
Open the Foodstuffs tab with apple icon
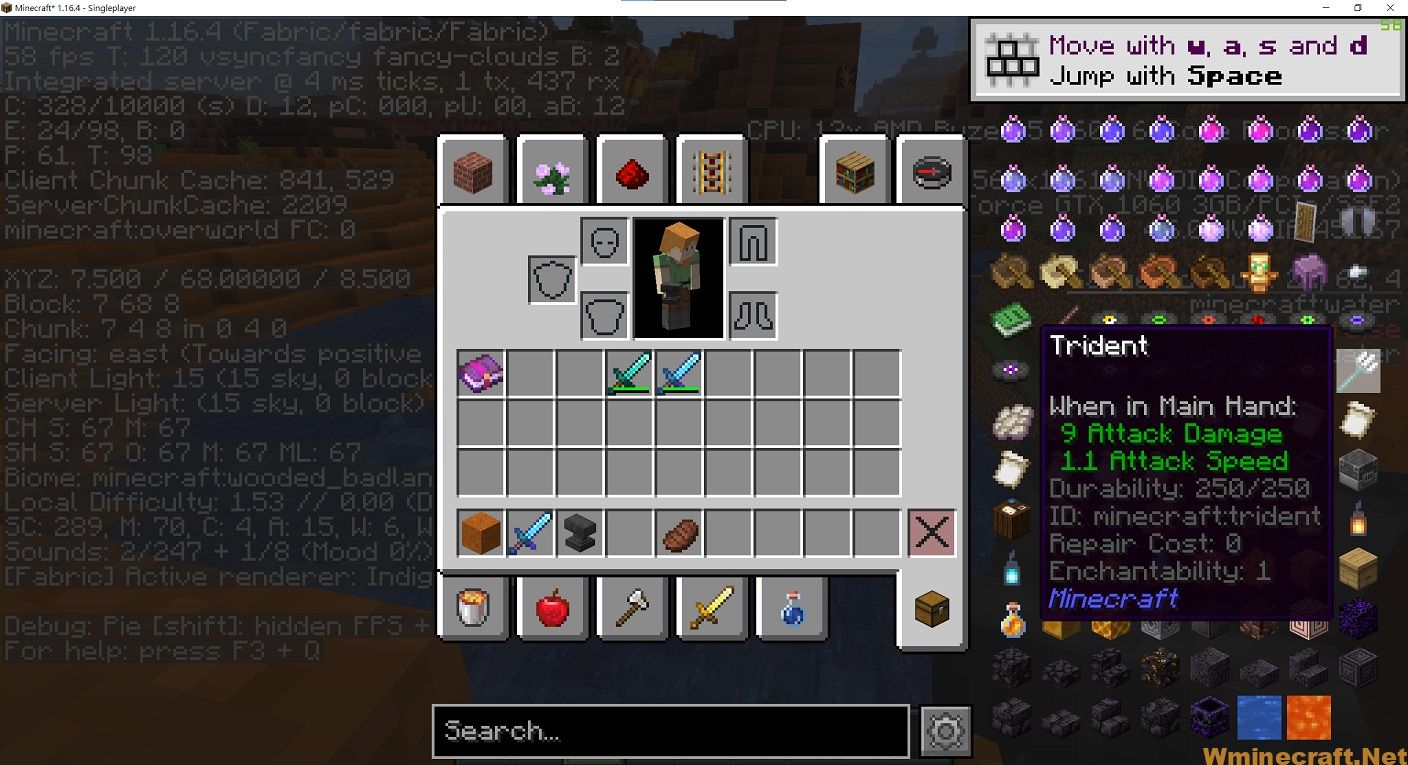tap(552, 608)
